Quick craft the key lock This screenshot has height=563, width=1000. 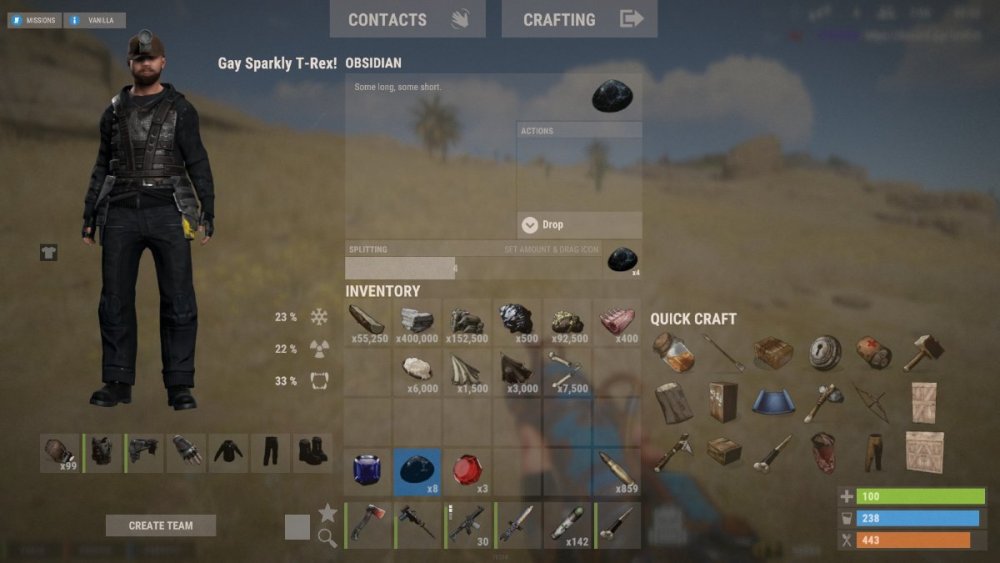click(825, 352)
